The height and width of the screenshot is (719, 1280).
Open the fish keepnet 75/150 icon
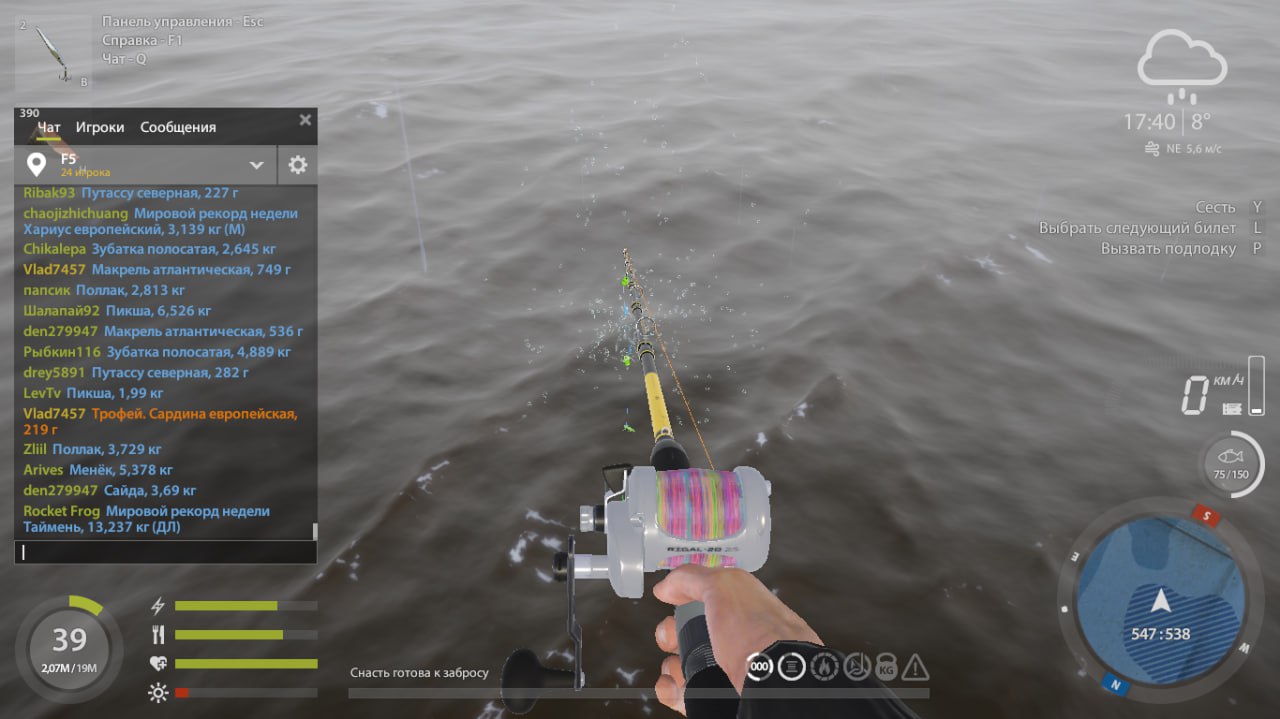click(x=1231, y=464)
